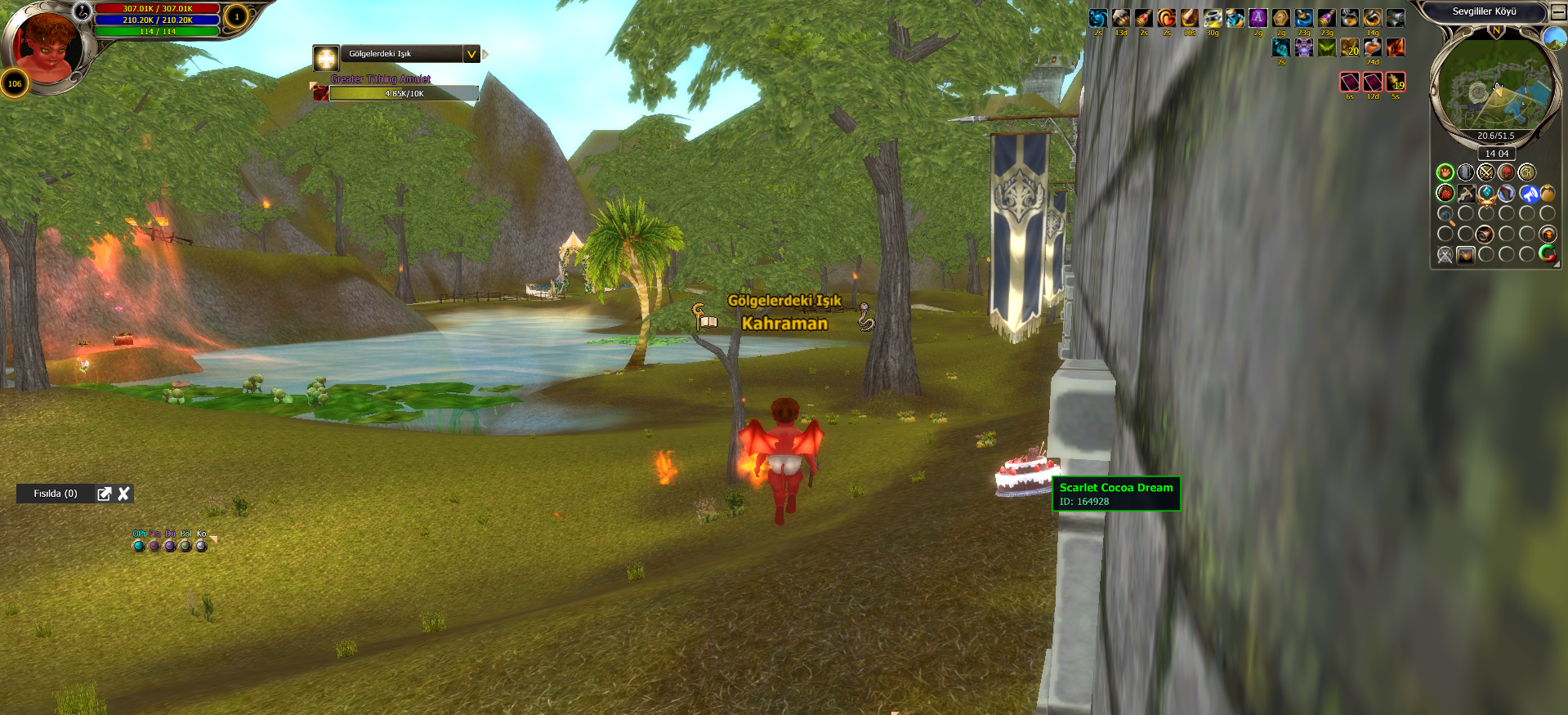Open the Gölgelerdeki Işık dropdown arrow
1568x715 pixels.
pos(471,54)
